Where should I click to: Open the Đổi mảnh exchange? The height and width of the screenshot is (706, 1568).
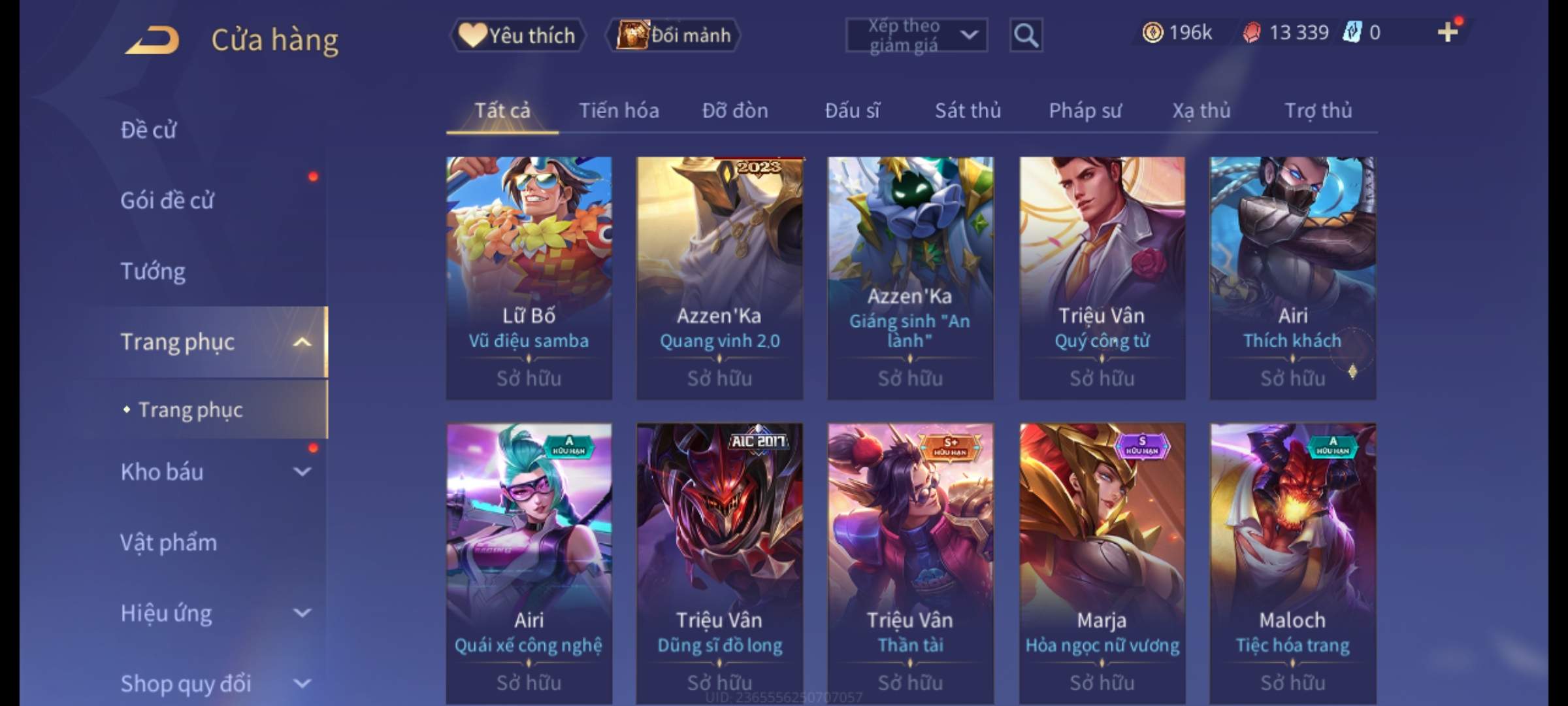[674, 35]
